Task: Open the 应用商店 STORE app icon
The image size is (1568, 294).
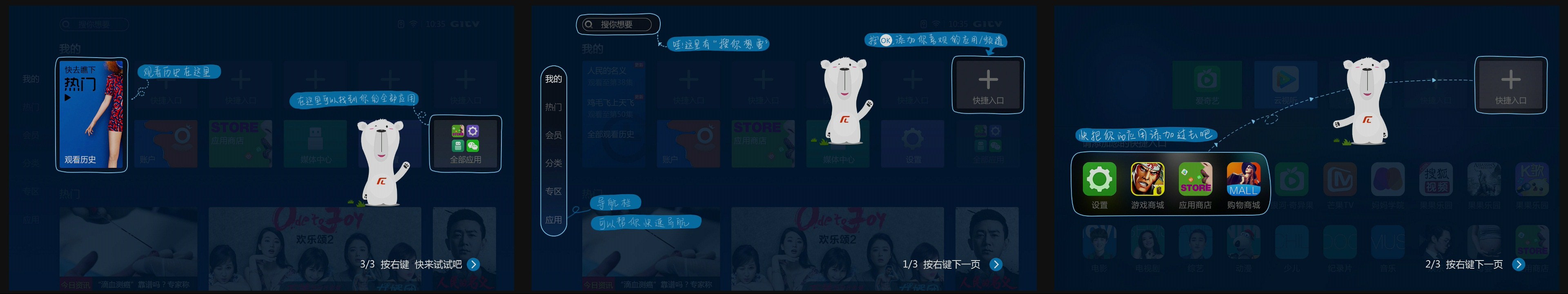Action: tap(1196, 180)
